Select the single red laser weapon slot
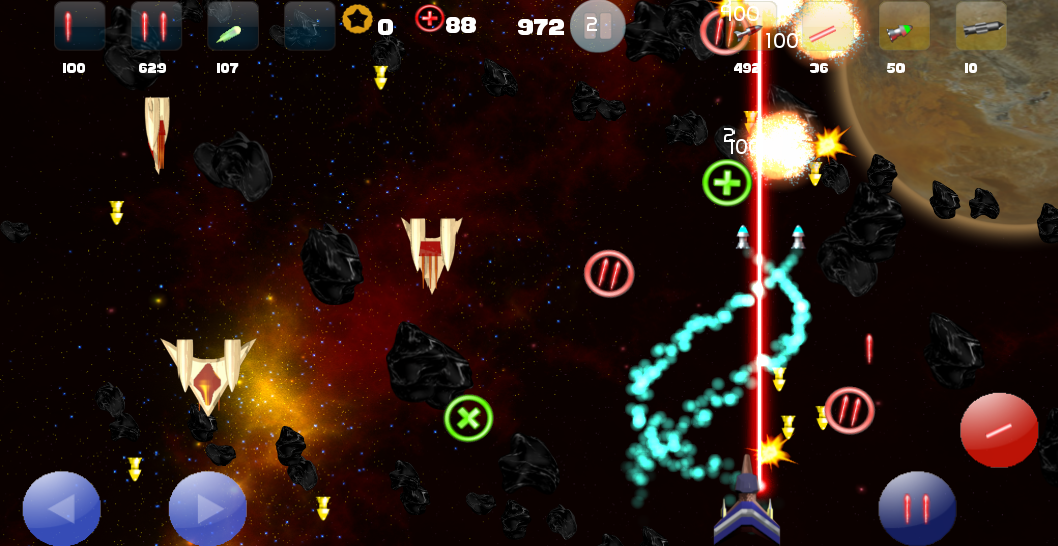The width and height of the screenshot is (1058, 546). 79,26
